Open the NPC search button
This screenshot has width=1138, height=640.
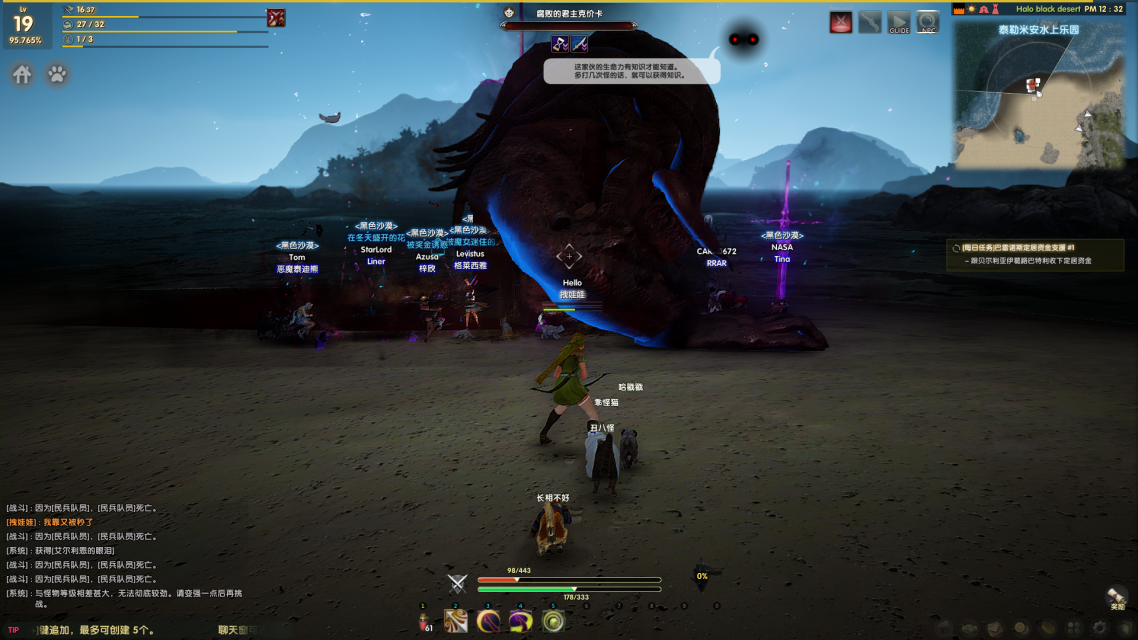pyautogui.click(x=928, y=23)
